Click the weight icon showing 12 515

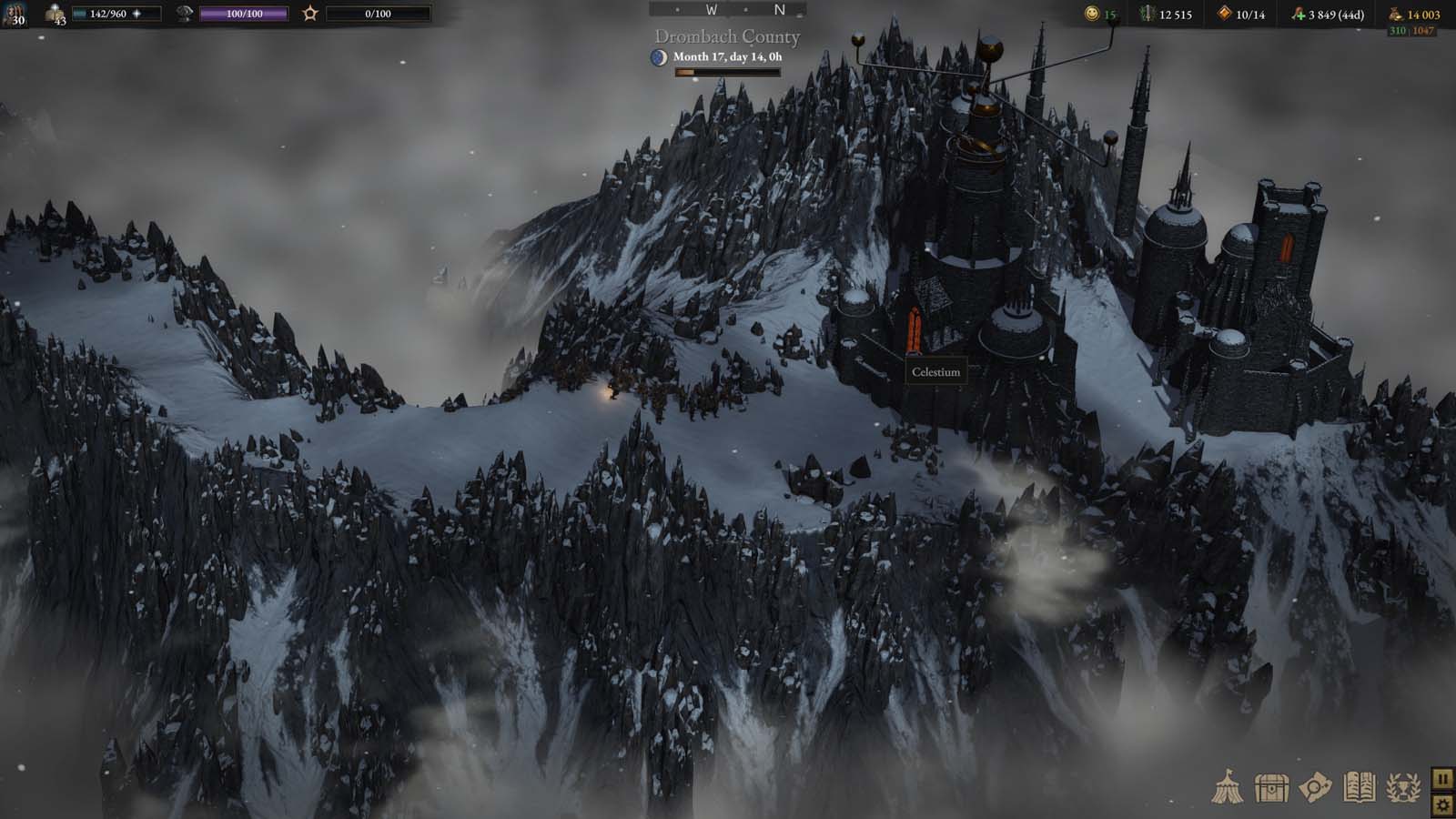1148,15
